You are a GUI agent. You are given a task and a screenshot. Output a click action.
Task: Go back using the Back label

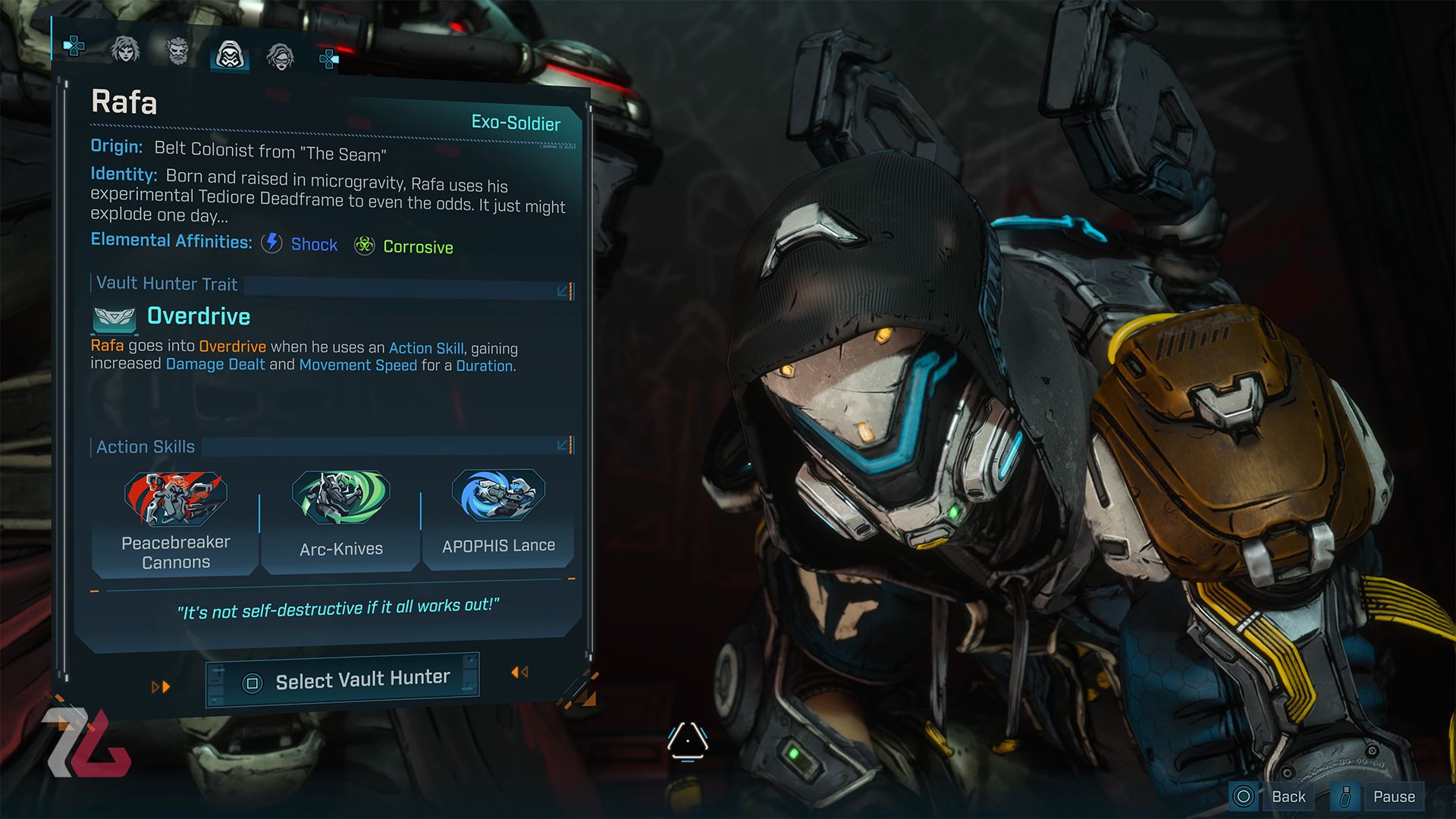click(x=1288, y=796)
